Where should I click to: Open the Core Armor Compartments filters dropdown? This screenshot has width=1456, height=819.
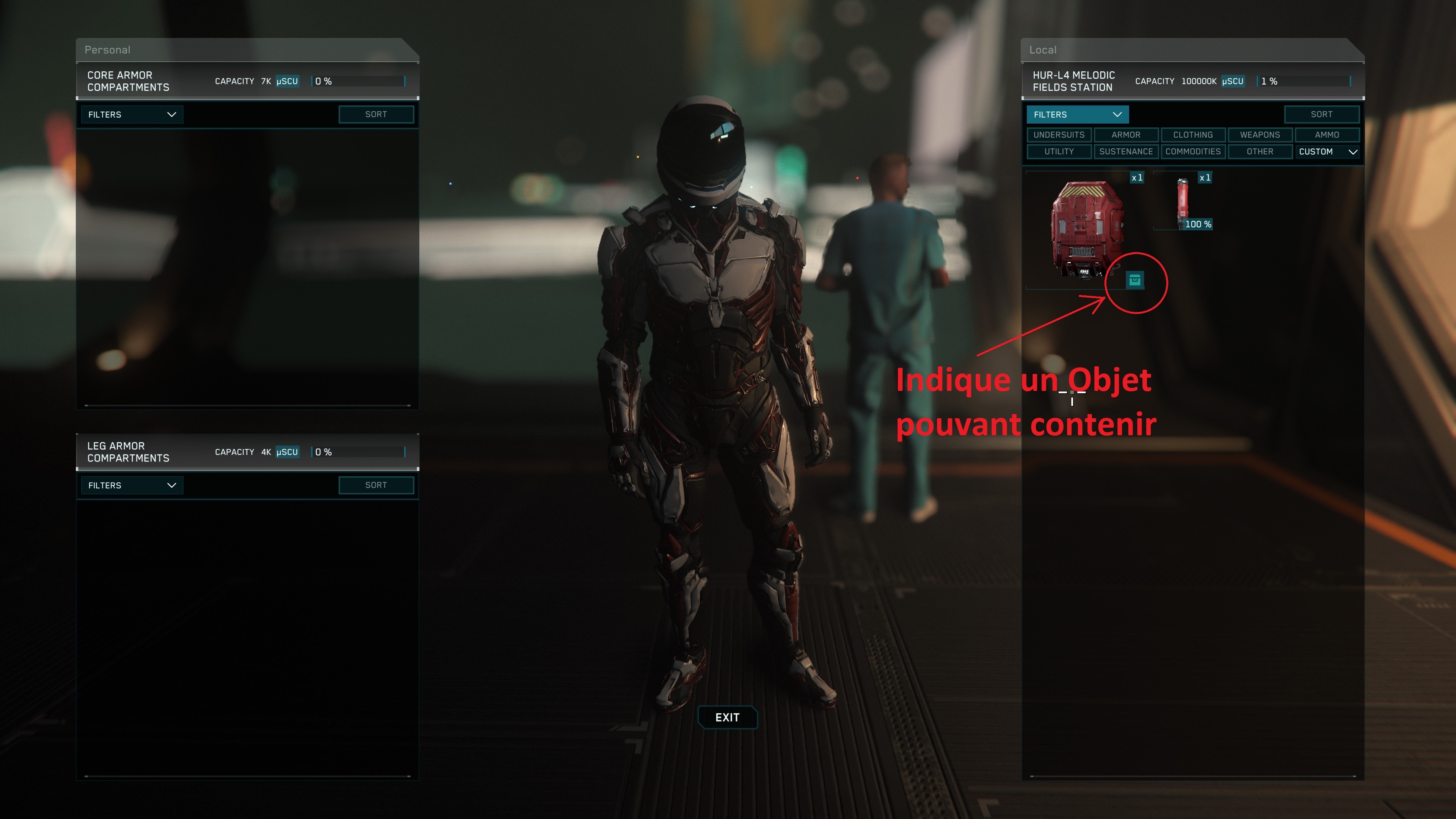pyautogui.click(x=132, y=115)
